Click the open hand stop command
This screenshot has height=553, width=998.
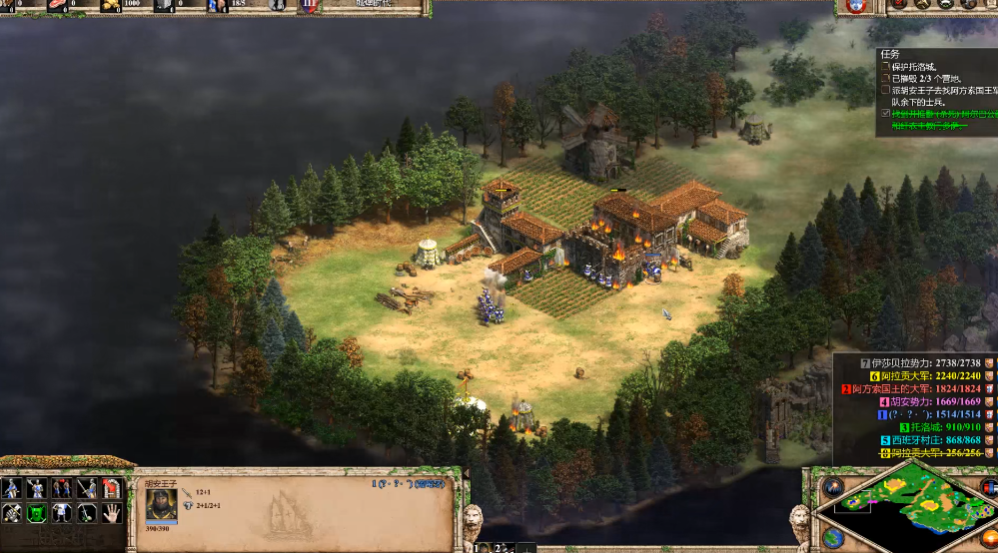click(112, 513)
